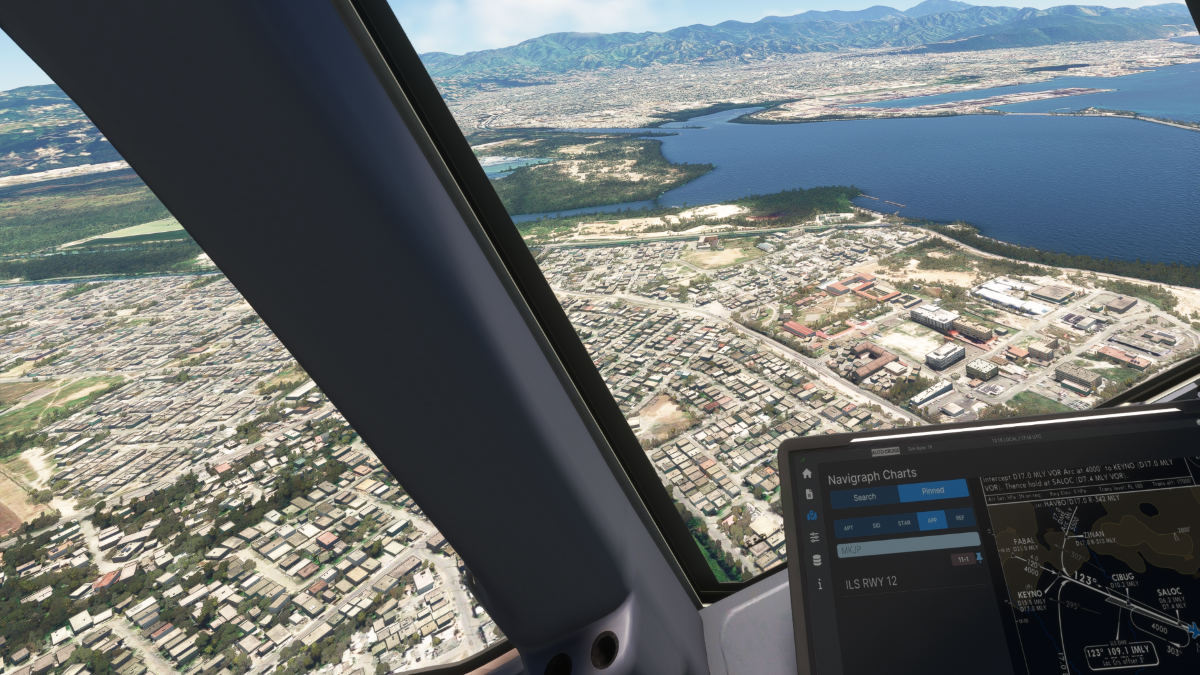
Task: Switch to the Search tab
Action: pos(864,496)
